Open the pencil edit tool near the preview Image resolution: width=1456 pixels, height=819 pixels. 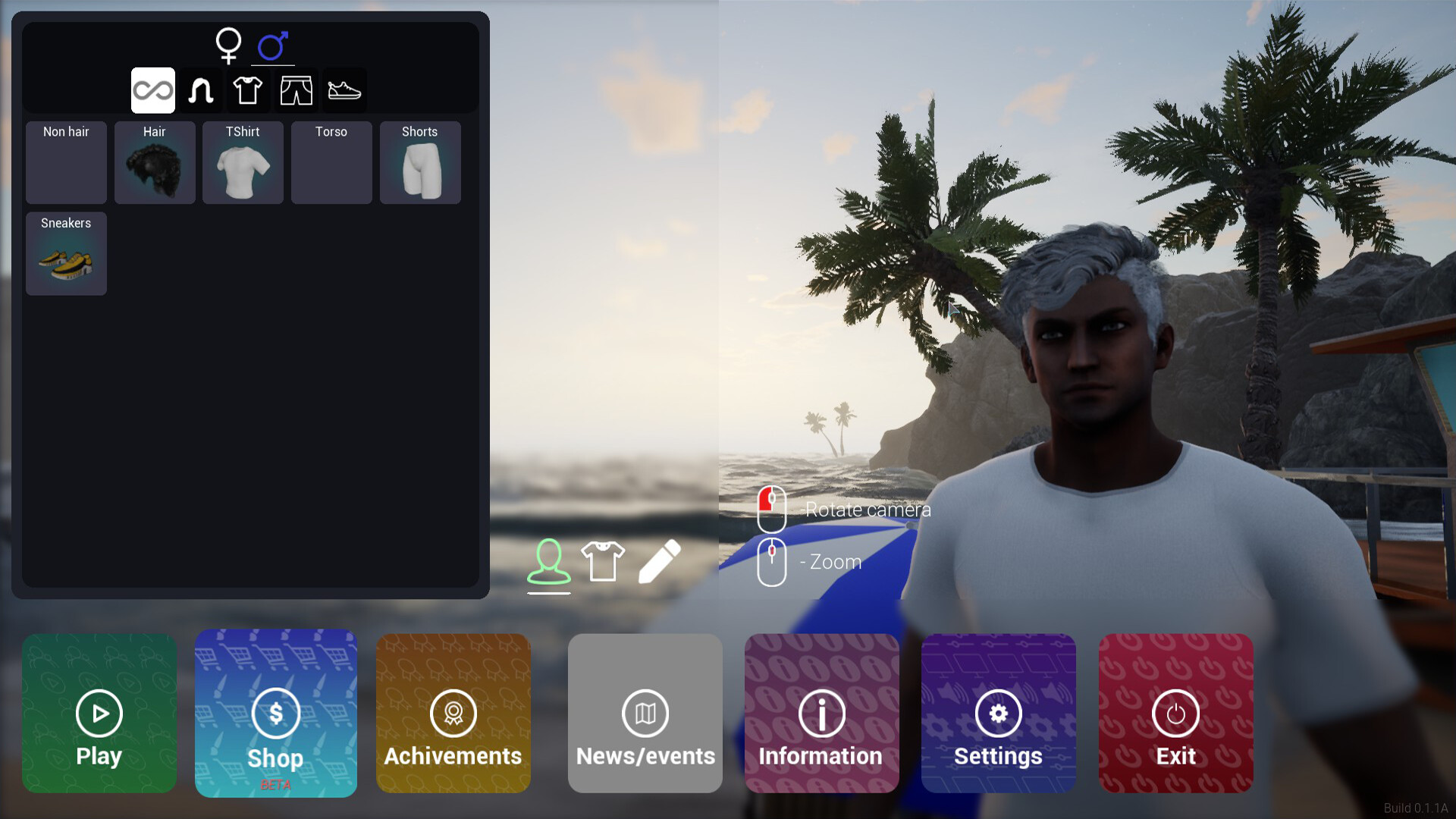pos(659,561)
